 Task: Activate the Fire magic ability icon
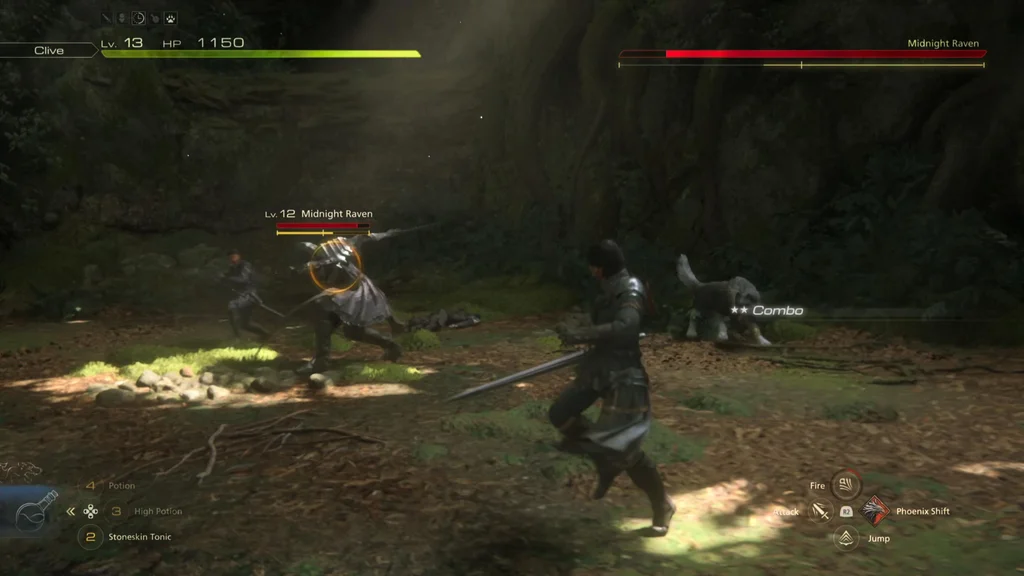(x=846, y=485)
